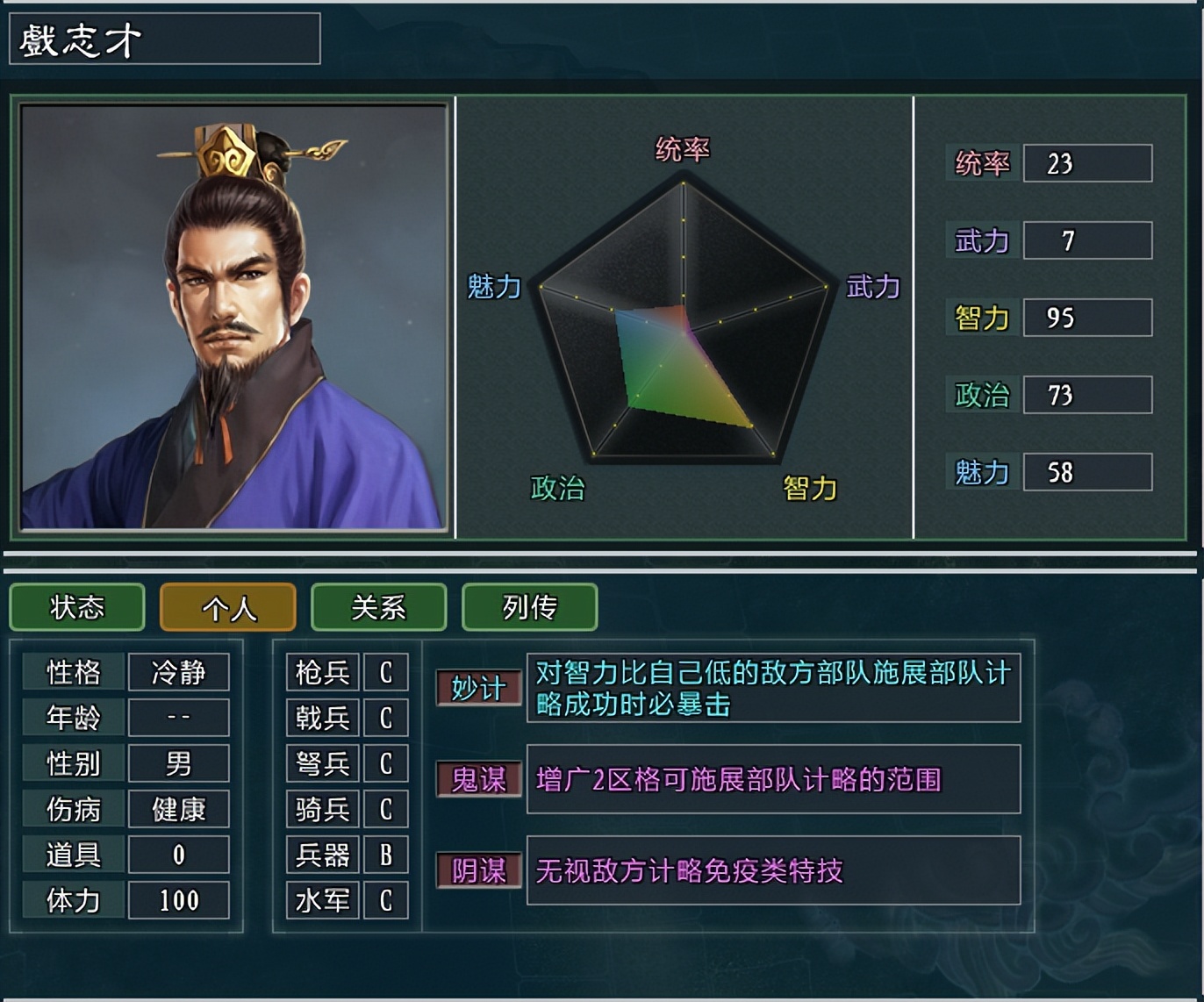Click the 体力 value showing 100

pos(179,900)
